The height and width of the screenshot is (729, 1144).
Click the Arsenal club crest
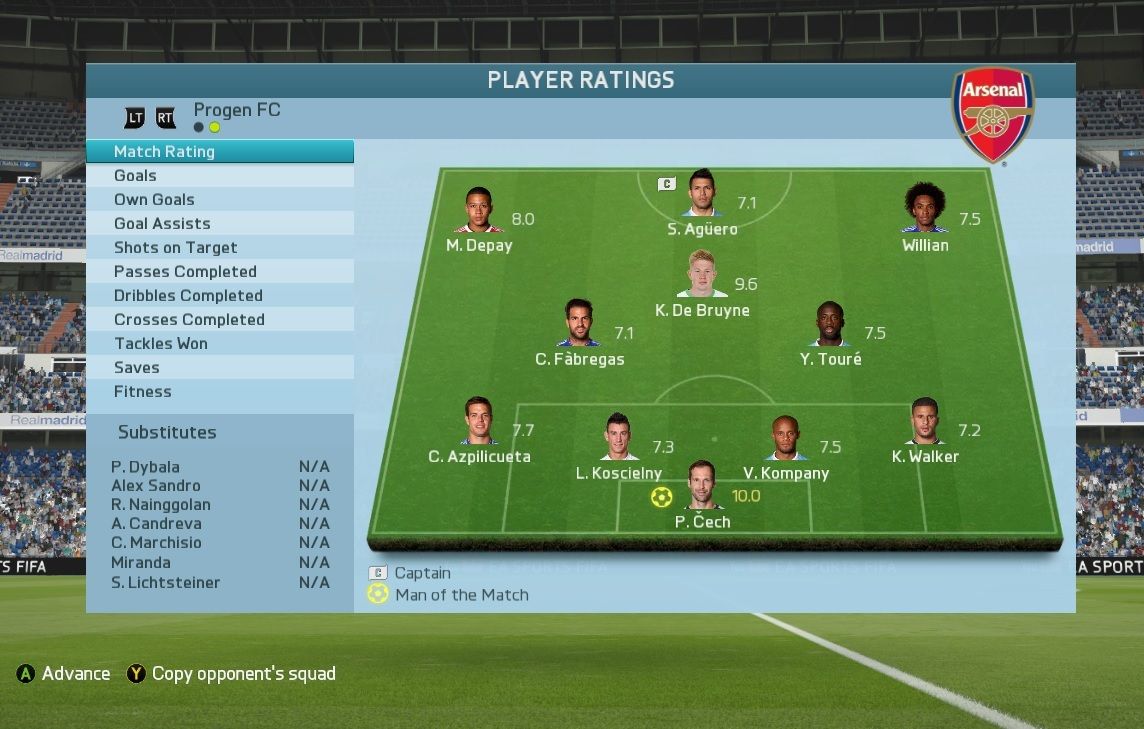(992, 115)
